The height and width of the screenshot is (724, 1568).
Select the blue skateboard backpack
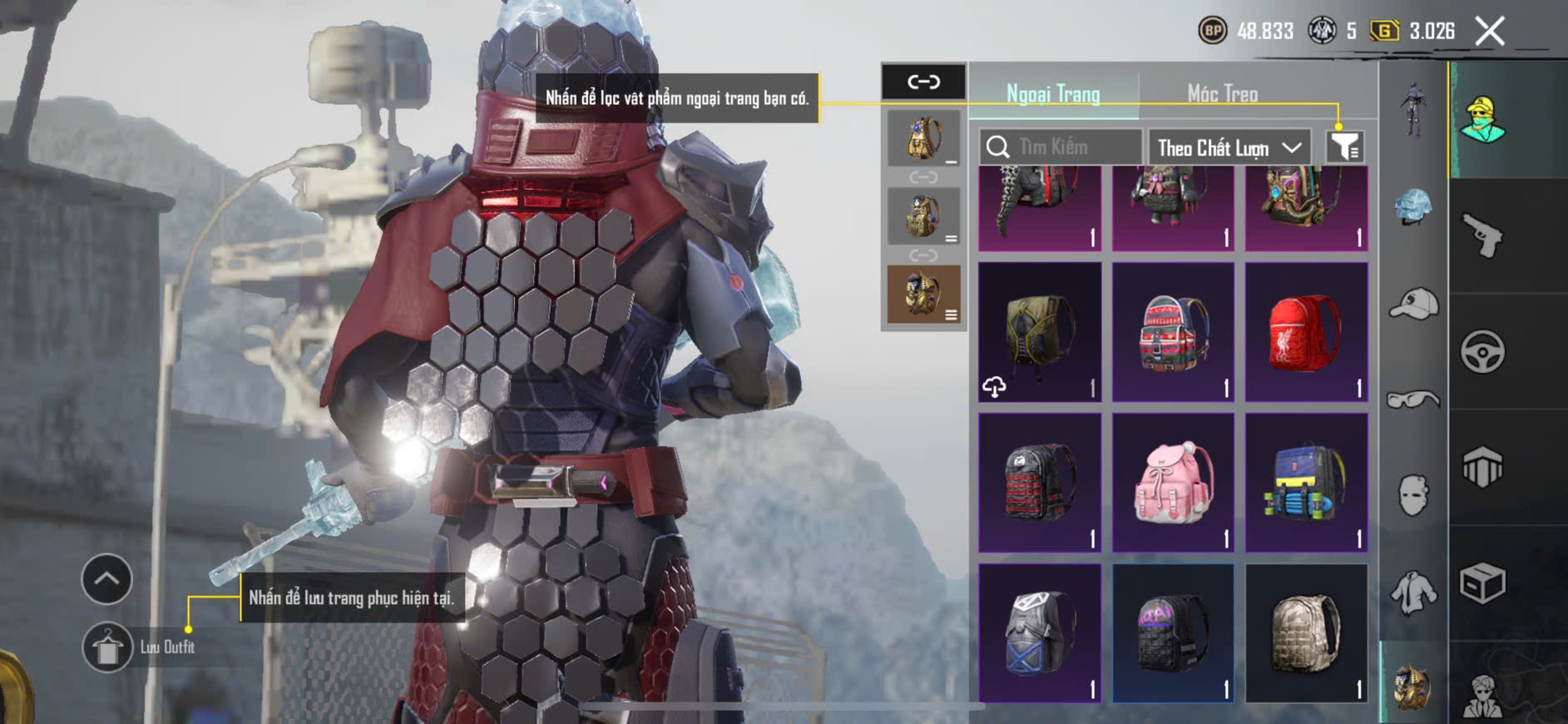(x=1306, y=483)
